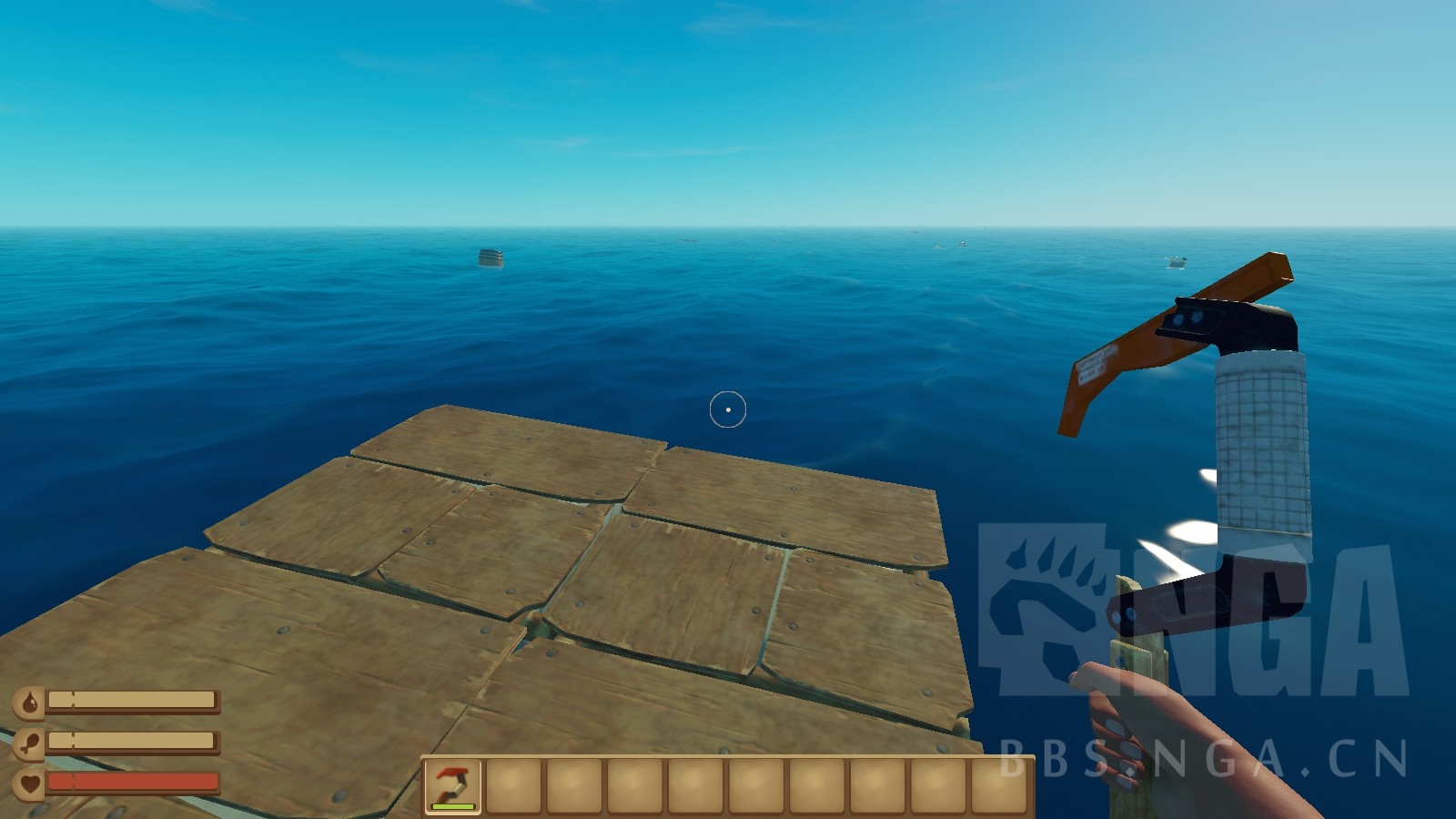1456x819 pixels.
Task: Click the floating barrel on the horizon
Action: tap(490, 258)
